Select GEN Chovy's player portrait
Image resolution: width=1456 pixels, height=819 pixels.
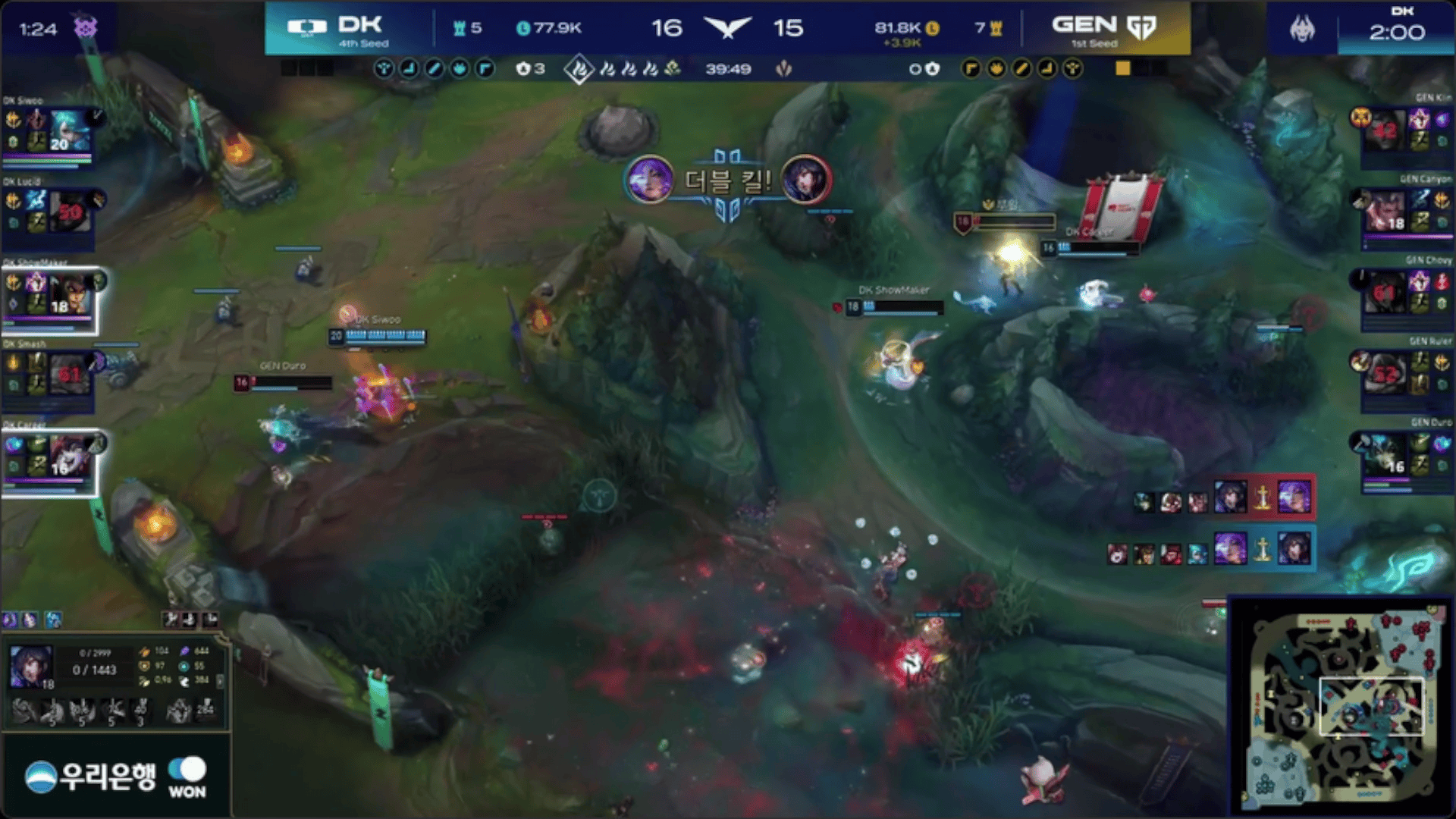pyautogui.click(x=1385, y=293)
